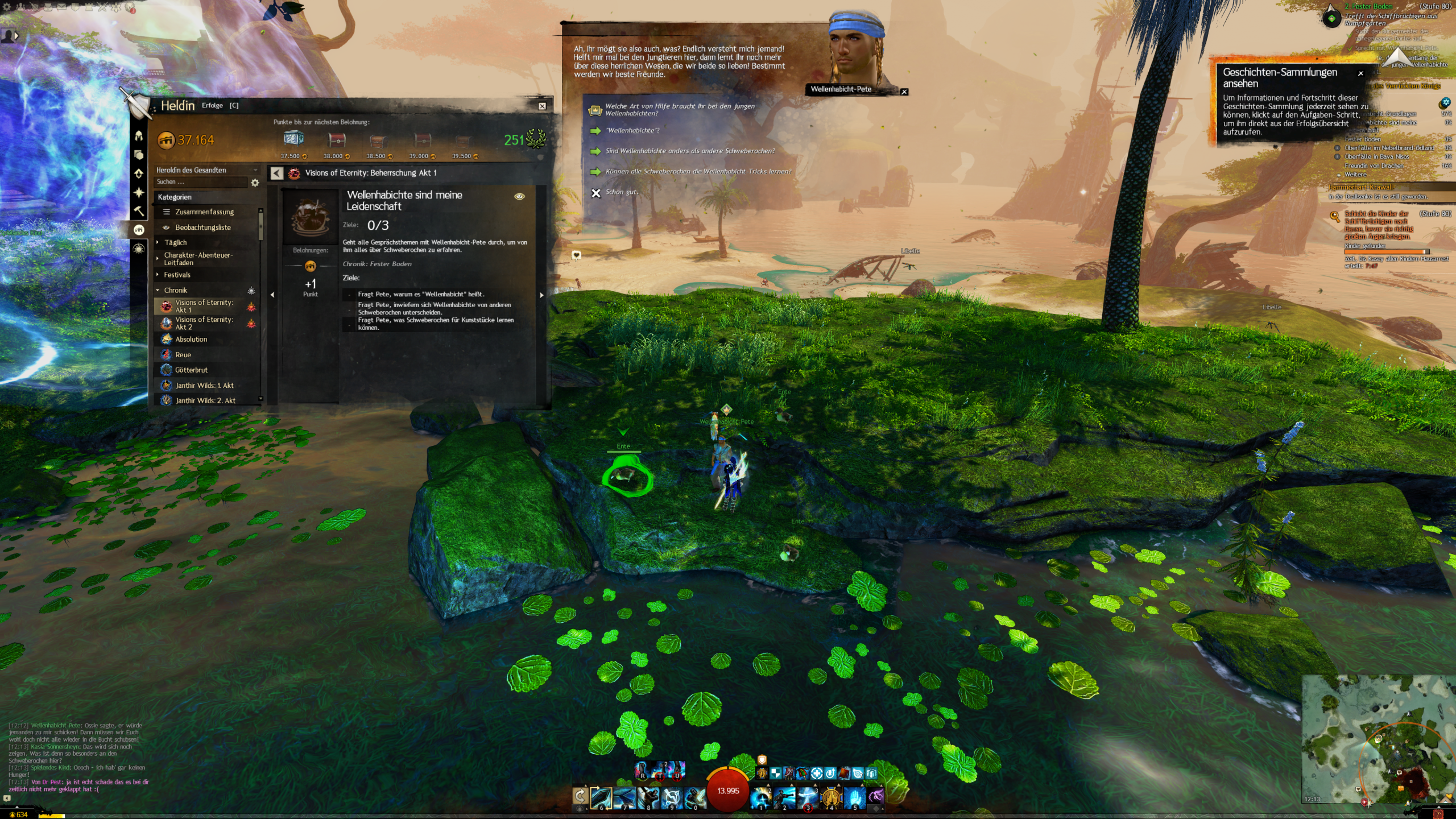The width and height of the screenshot is (1456, 819).
Task: Close the Wellenhabicht-Pete dialogue window
Action: click(904, 92)
